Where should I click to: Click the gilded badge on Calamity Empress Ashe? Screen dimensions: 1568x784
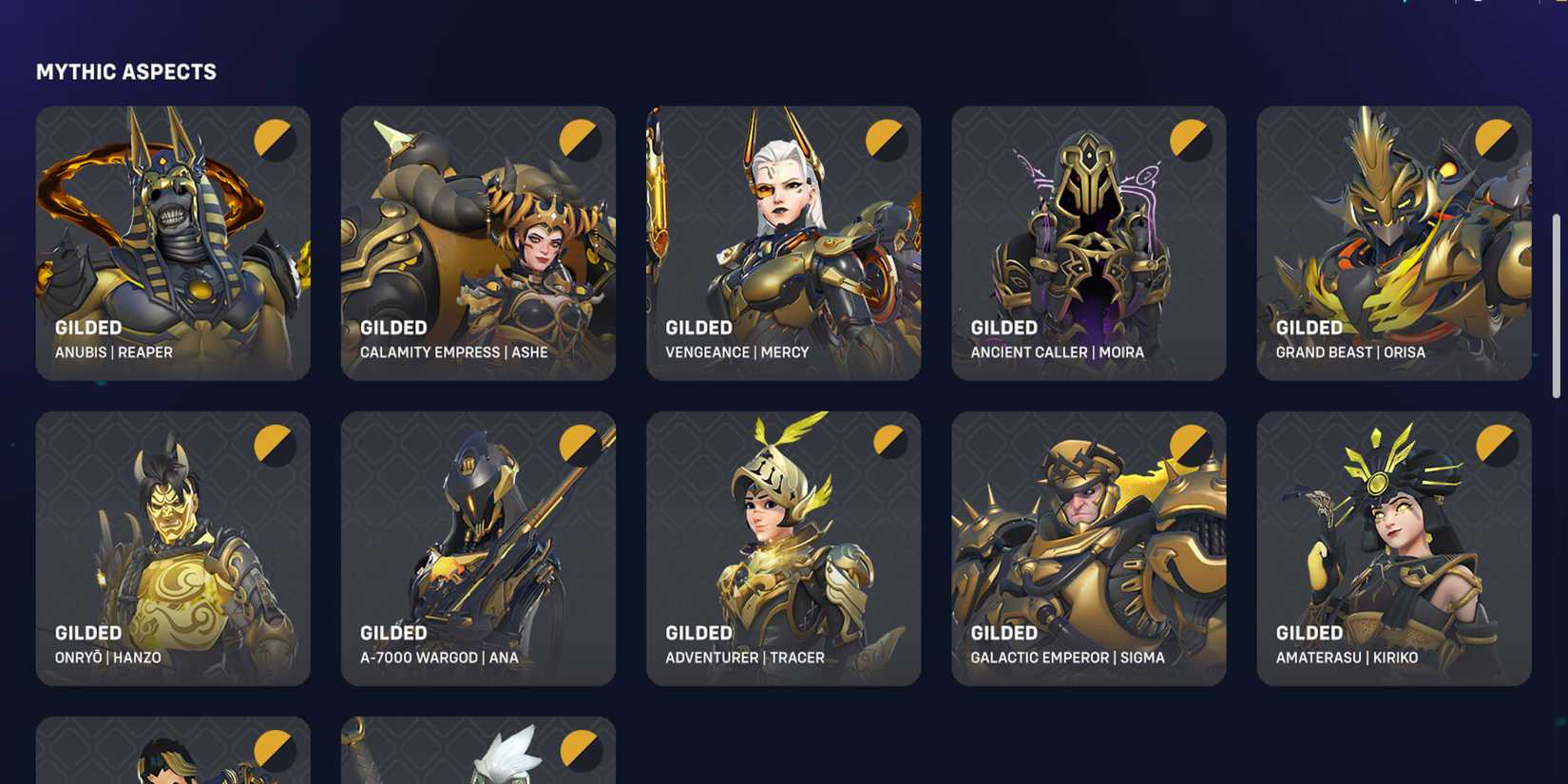(581, 139)
